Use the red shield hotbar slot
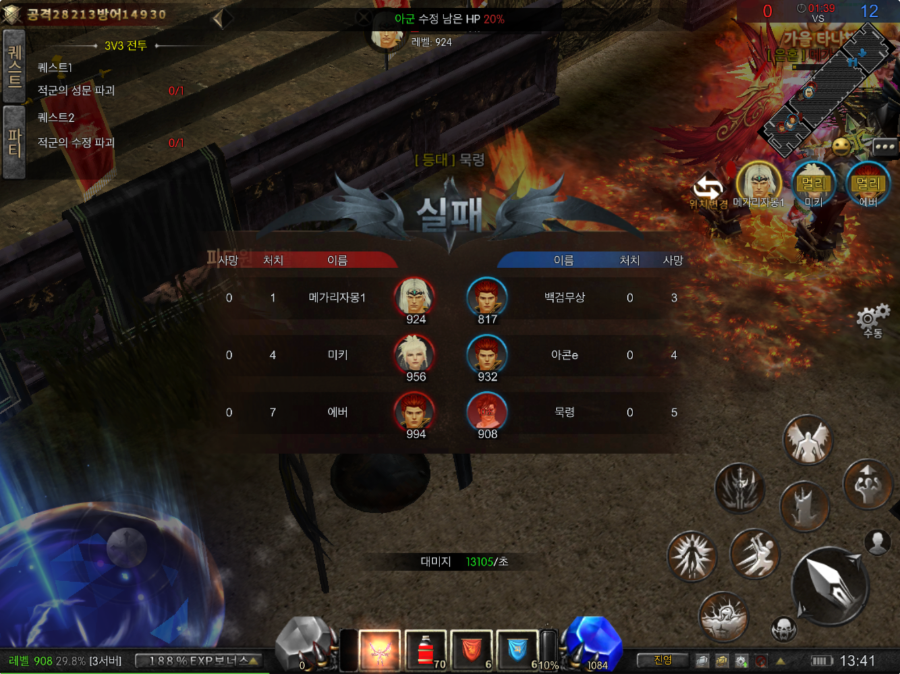This screenshot has width=900, height=674. click(473, 650)
